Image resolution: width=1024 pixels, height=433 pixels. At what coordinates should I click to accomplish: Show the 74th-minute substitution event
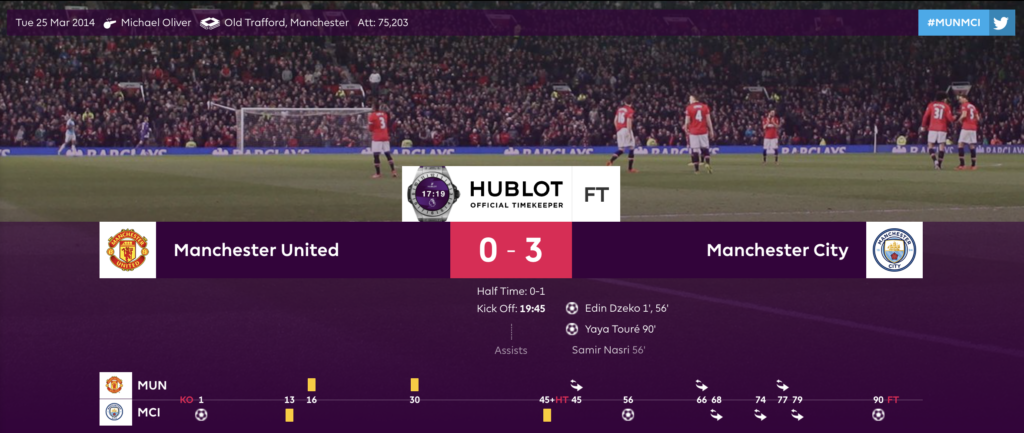(761, 415)
